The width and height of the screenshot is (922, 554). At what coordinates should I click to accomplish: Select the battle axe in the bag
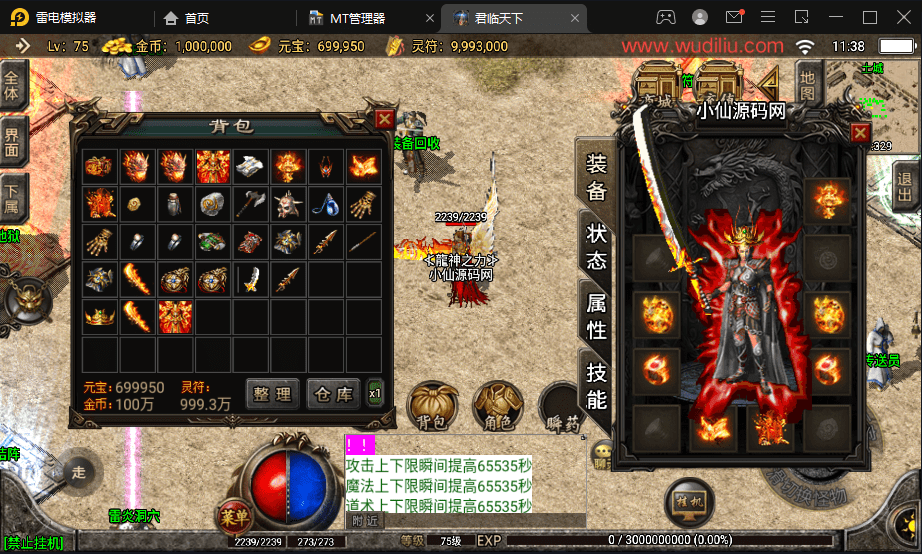point(250,204)
